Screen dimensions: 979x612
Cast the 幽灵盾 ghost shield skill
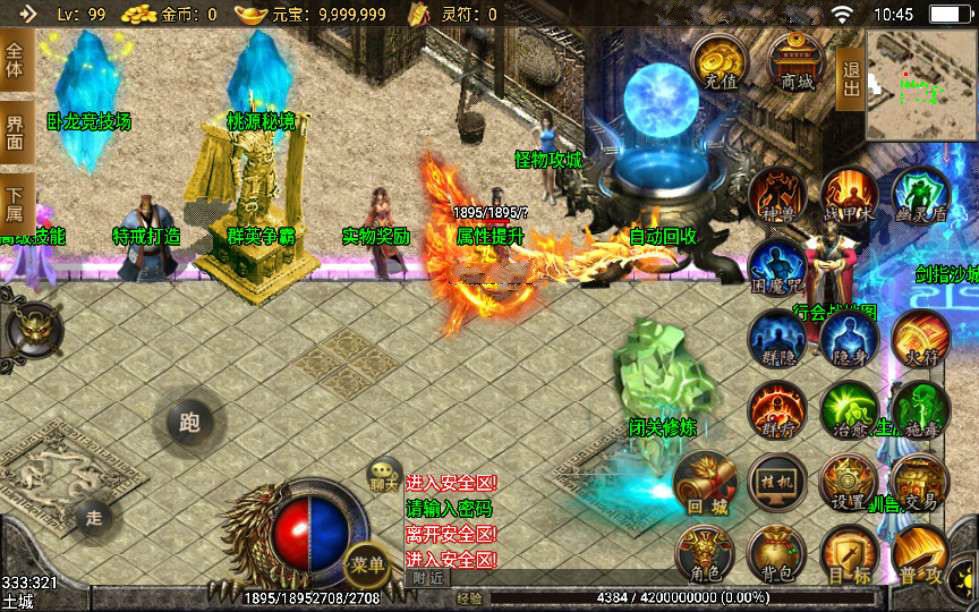[x=920, y=194]
